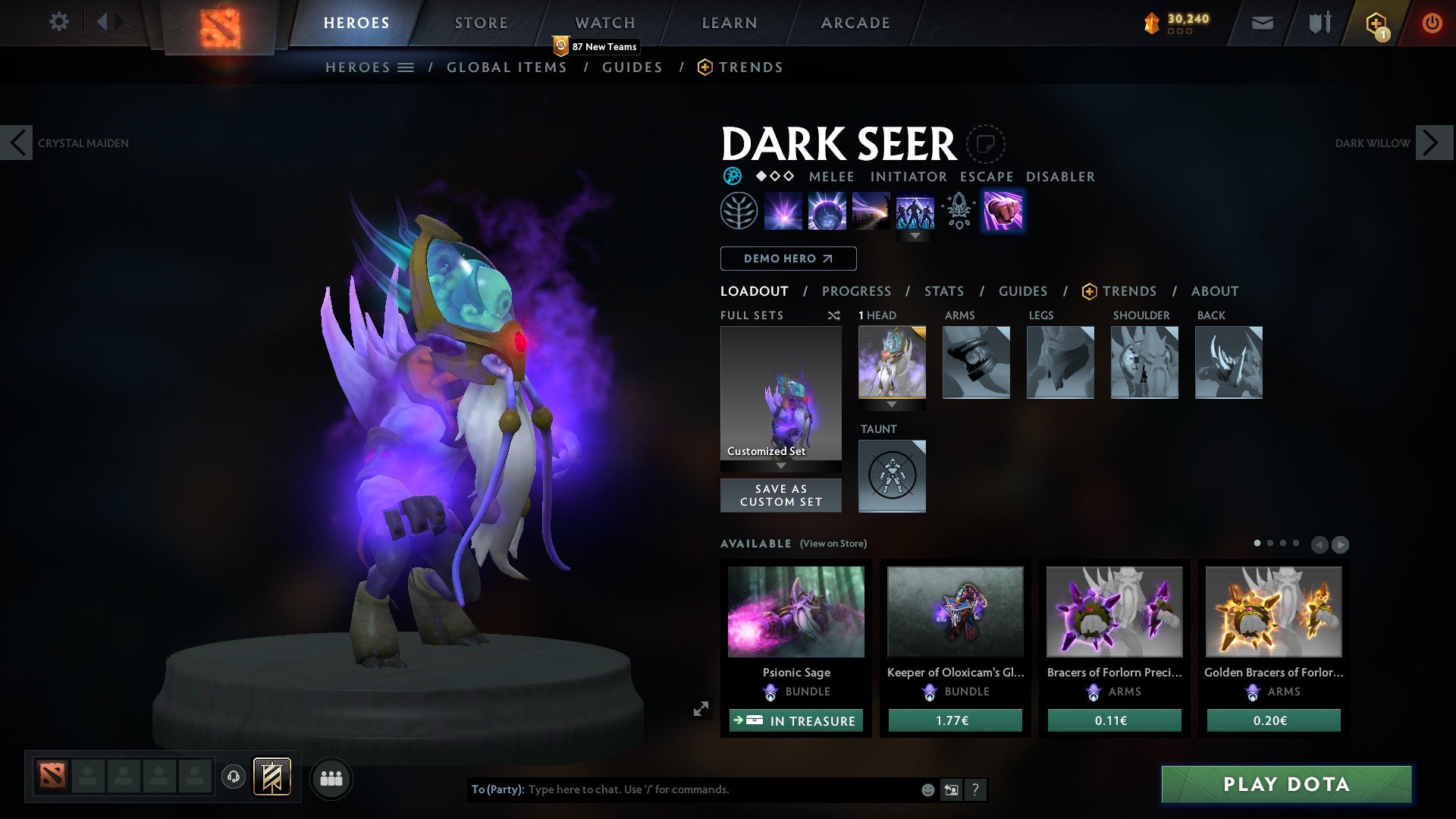This screenshot has width=1456, height=819.
Task: Open the settings gear icon
Action: point(59,22)
